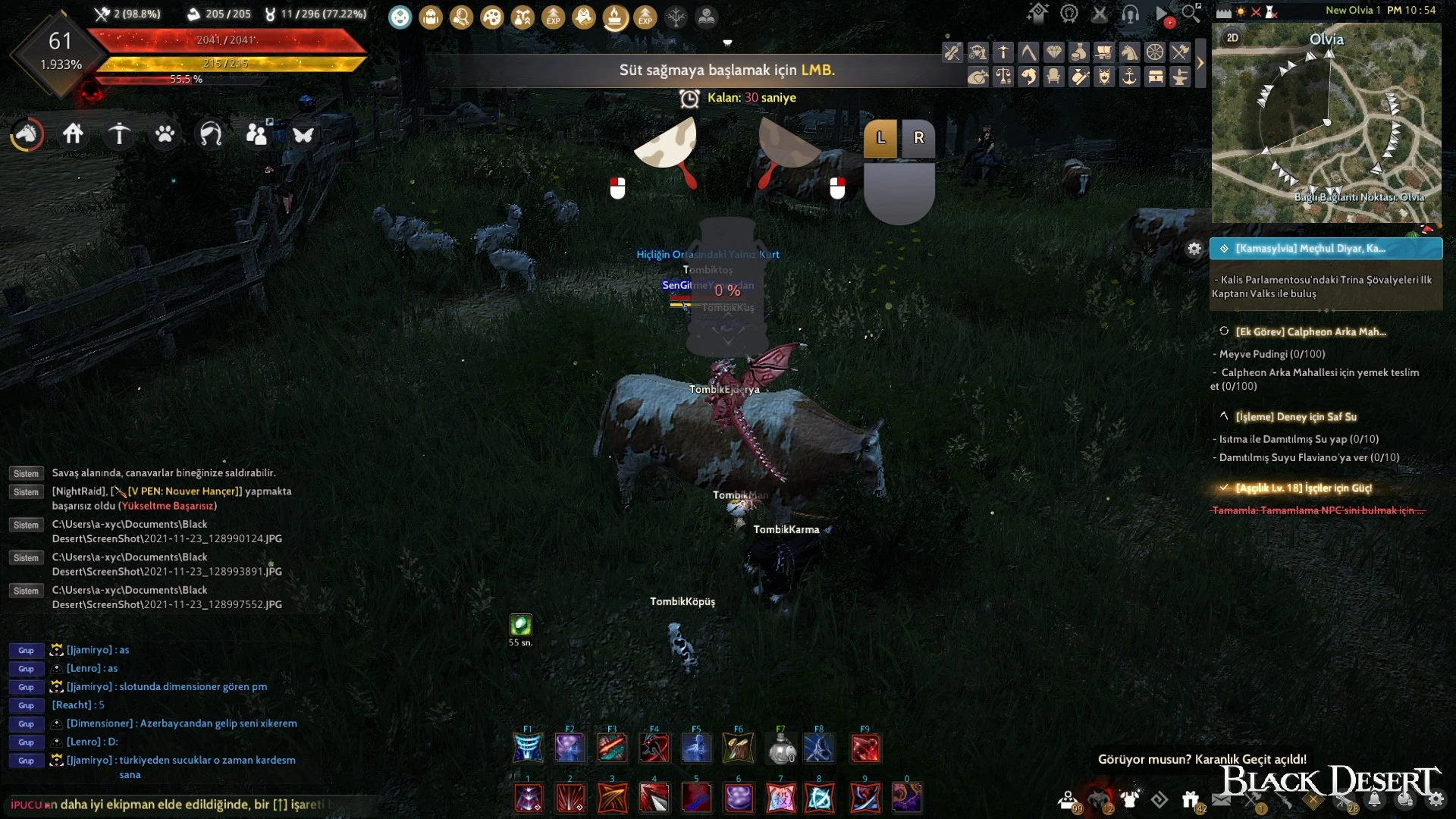Viewport: 1456px width, 819px height.
Task: Click the horse head shortcut icon
Action: click(1129, 52)
